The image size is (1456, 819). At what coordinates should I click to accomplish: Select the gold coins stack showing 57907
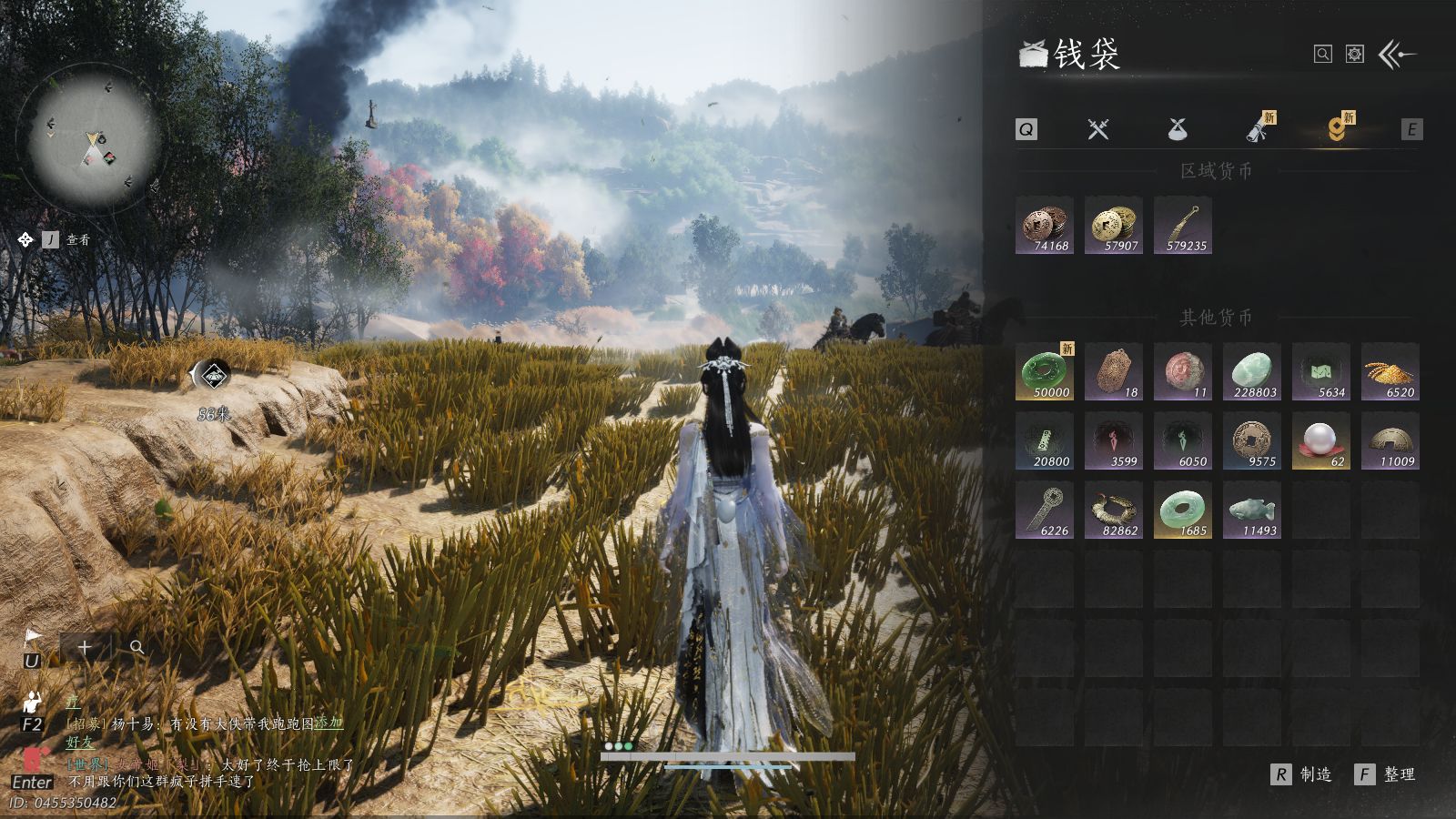[x=1114, y=225]
